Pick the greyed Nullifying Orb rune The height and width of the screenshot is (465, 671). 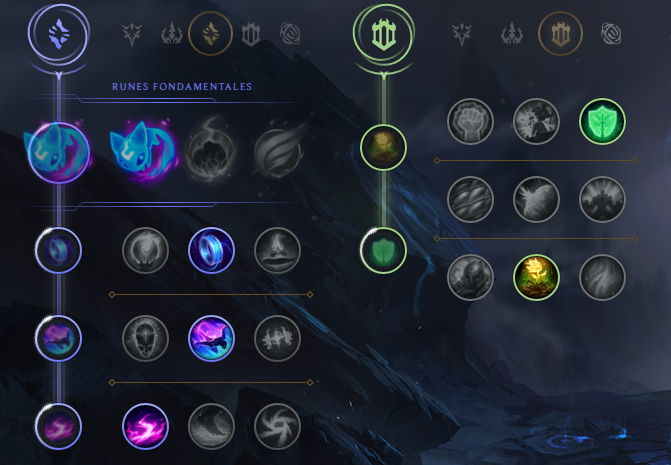(x=145, y=250)
